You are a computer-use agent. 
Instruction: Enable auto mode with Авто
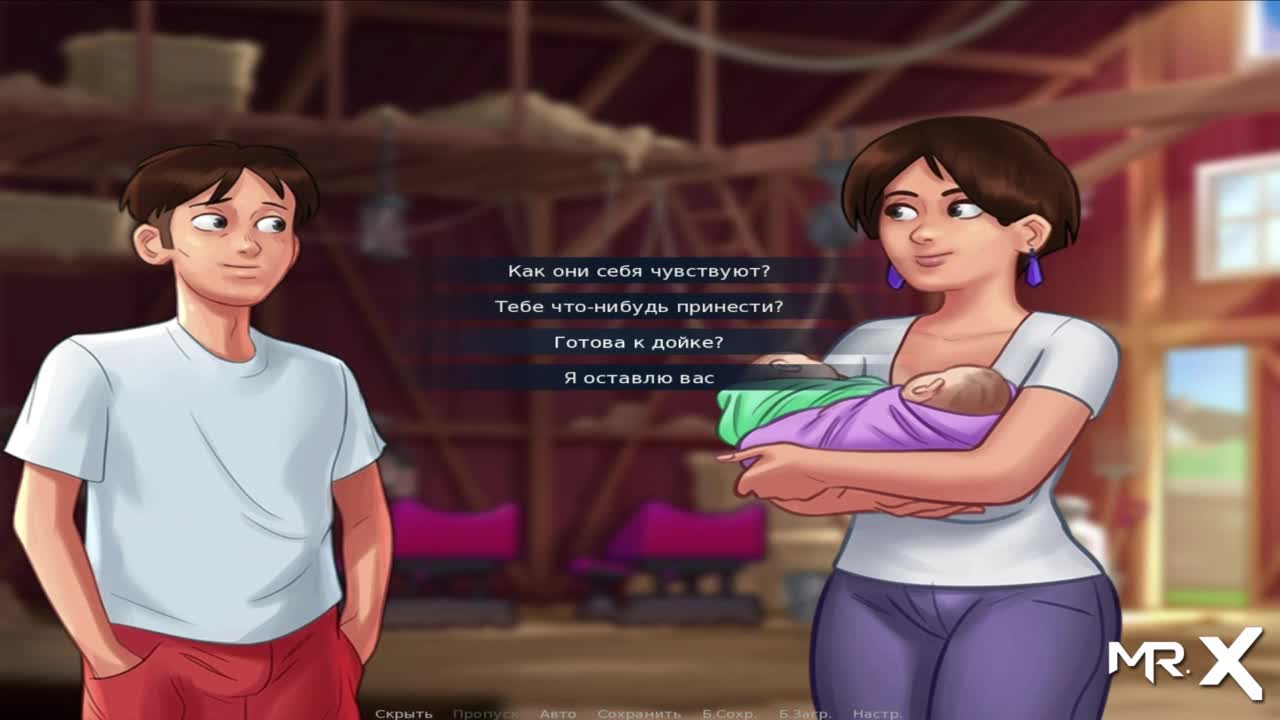tap(558, 713)
